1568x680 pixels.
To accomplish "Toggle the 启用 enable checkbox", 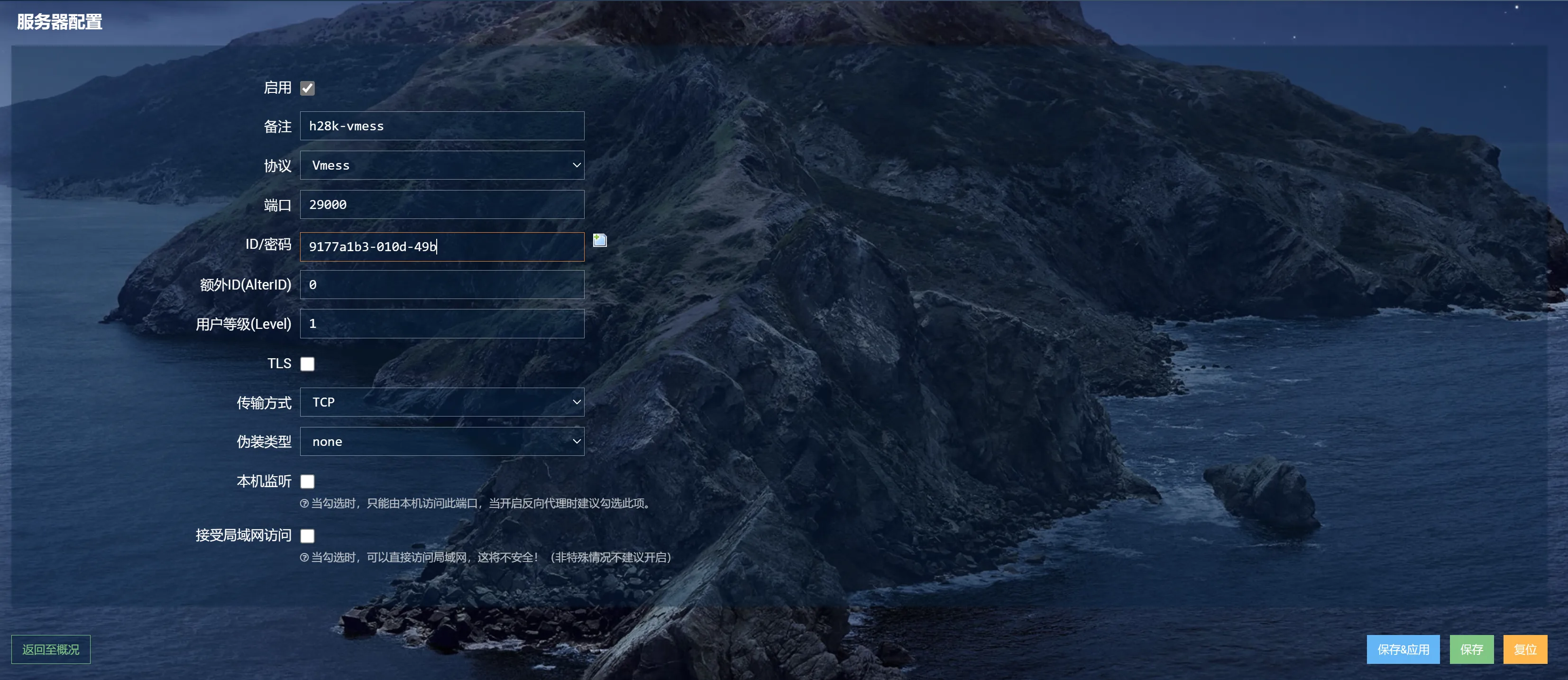I will 307,88.
